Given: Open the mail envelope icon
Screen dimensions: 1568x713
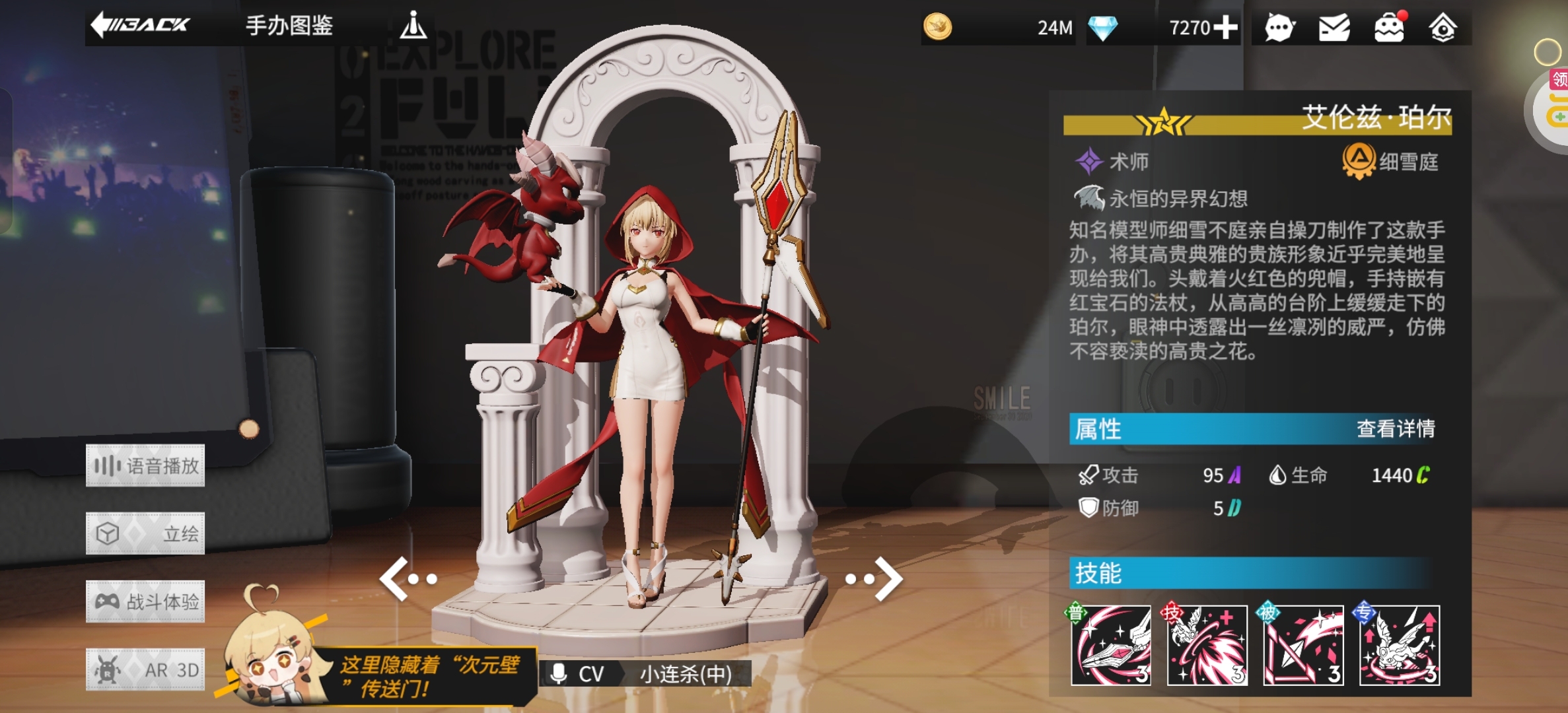Looking at the screenshot, I should tap(1334, 28).
